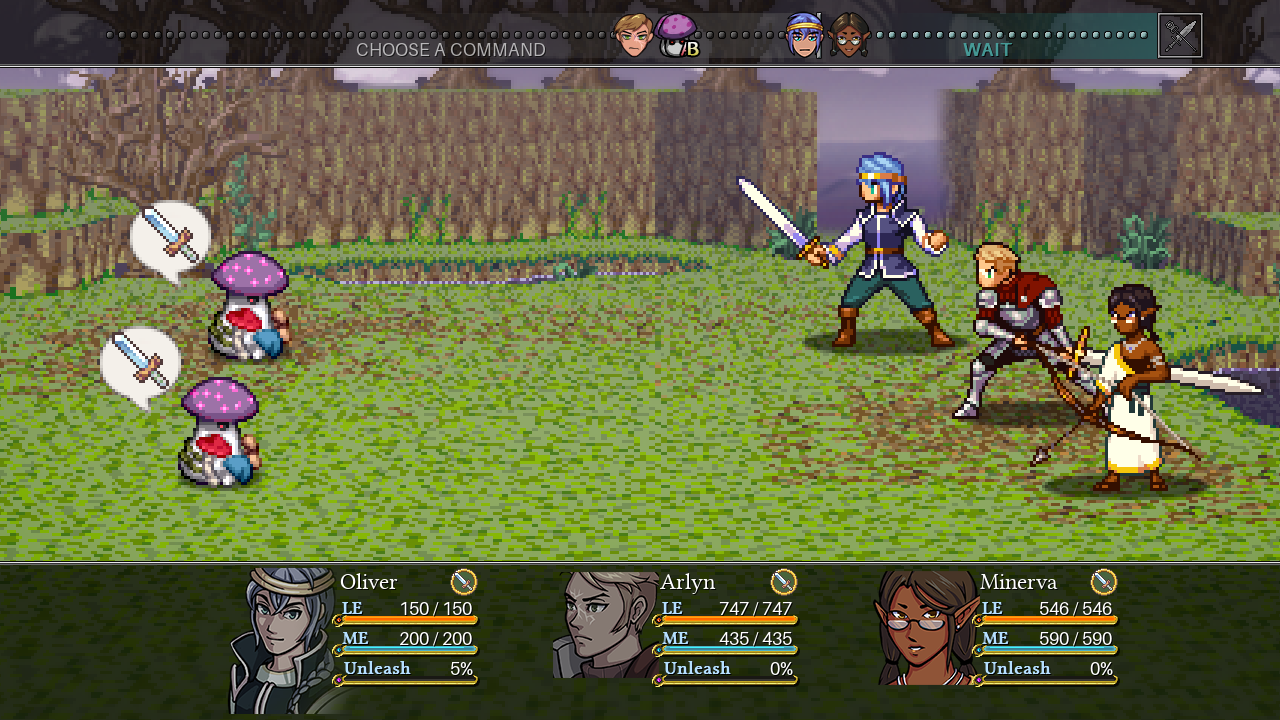Click the crossed-out sword icon on the turn bar
Image resolution: width=1280 pixels, height=720 pixels.
tap(1180, 36)
